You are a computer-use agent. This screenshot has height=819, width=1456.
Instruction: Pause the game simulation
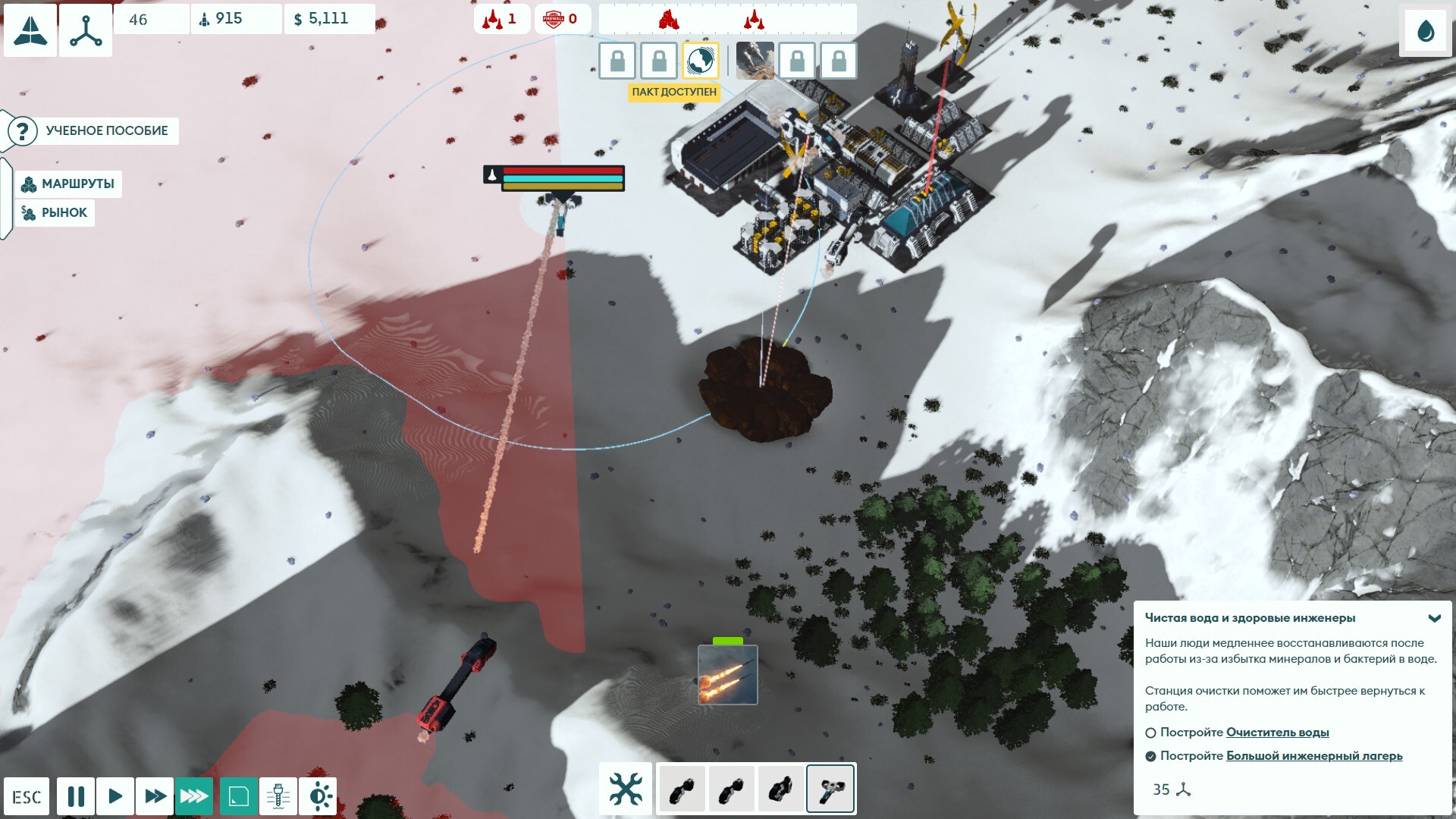coord(76,796)
